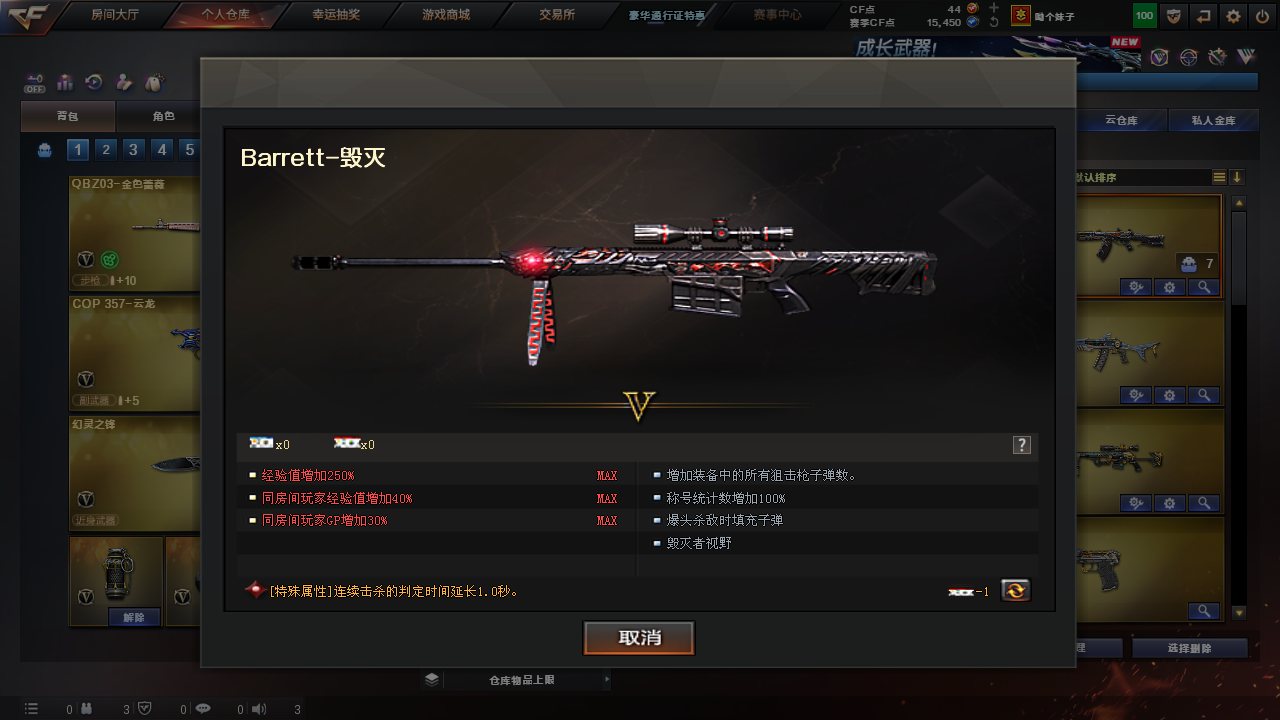The width and height of the screenshot is (1280, 720).
Task: Open the 交易所 exchange tab
Action: tap(557, 15)
